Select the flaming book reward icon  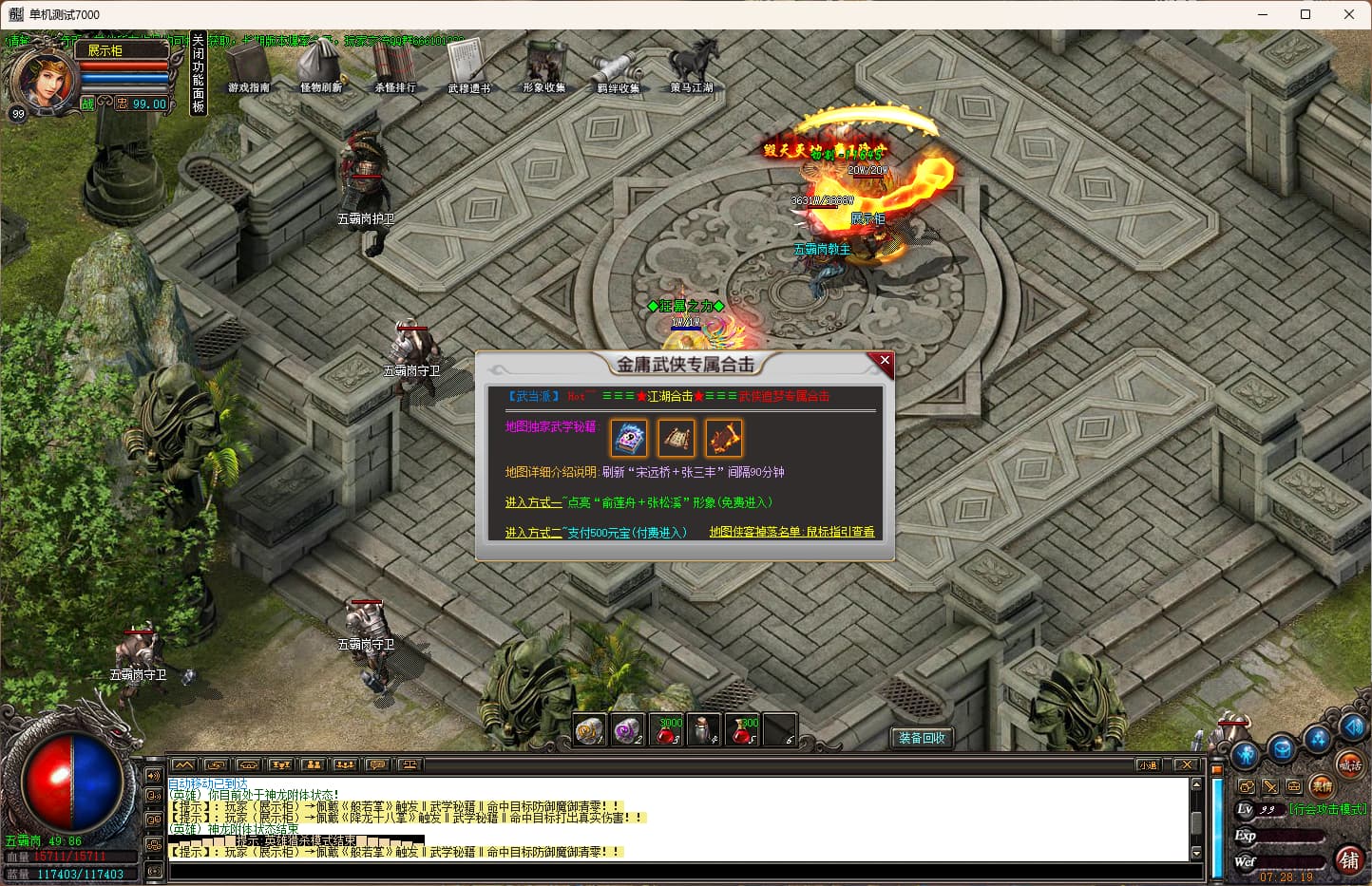(723, 439)
